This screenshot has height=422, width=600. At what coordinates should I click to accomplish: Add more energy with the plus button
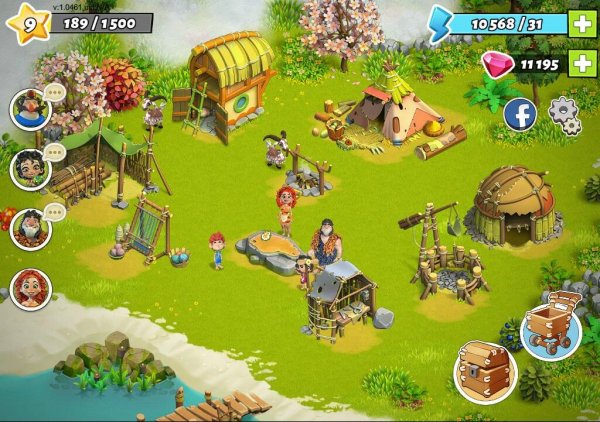pyautogui.click(x=581, y=23)
